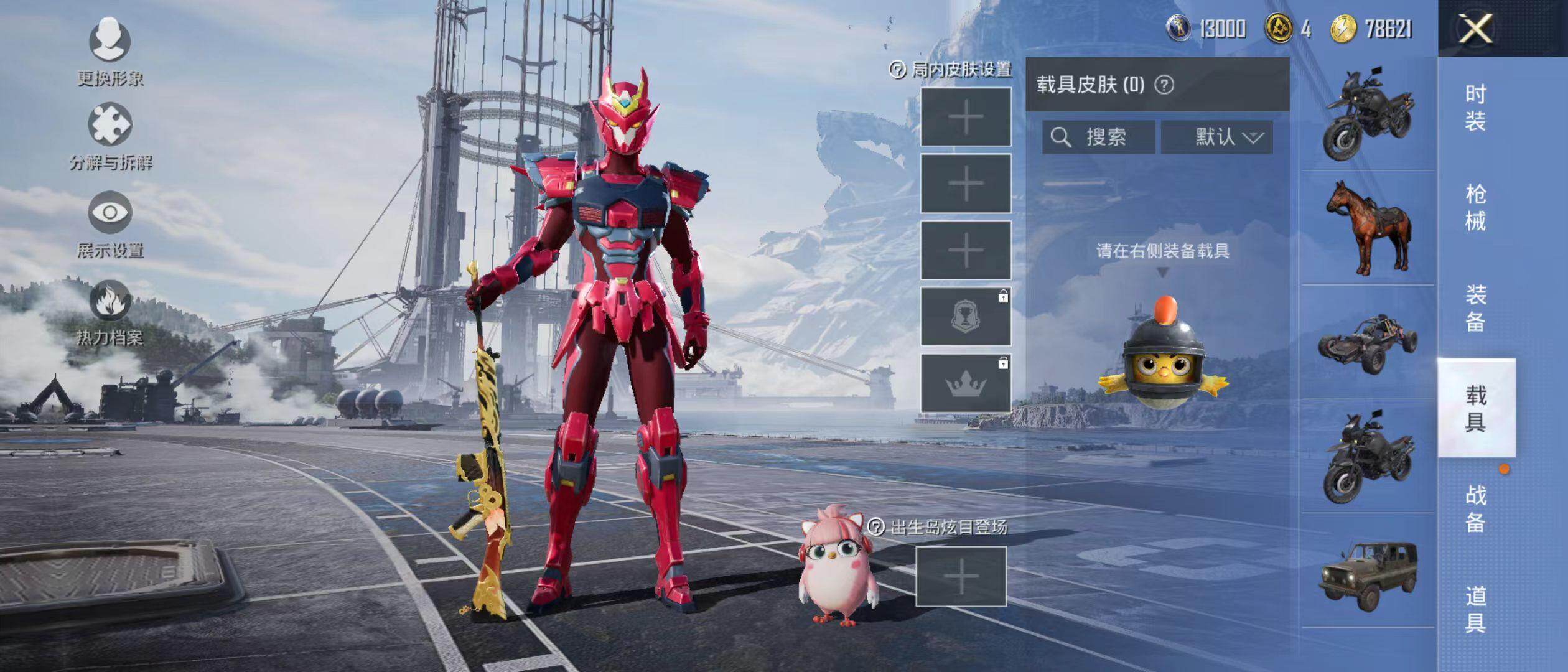This screenshot has width=1568, height=672.
Task: Switch to the 装备 equipment tab
Action: [x=1475, y=308]
